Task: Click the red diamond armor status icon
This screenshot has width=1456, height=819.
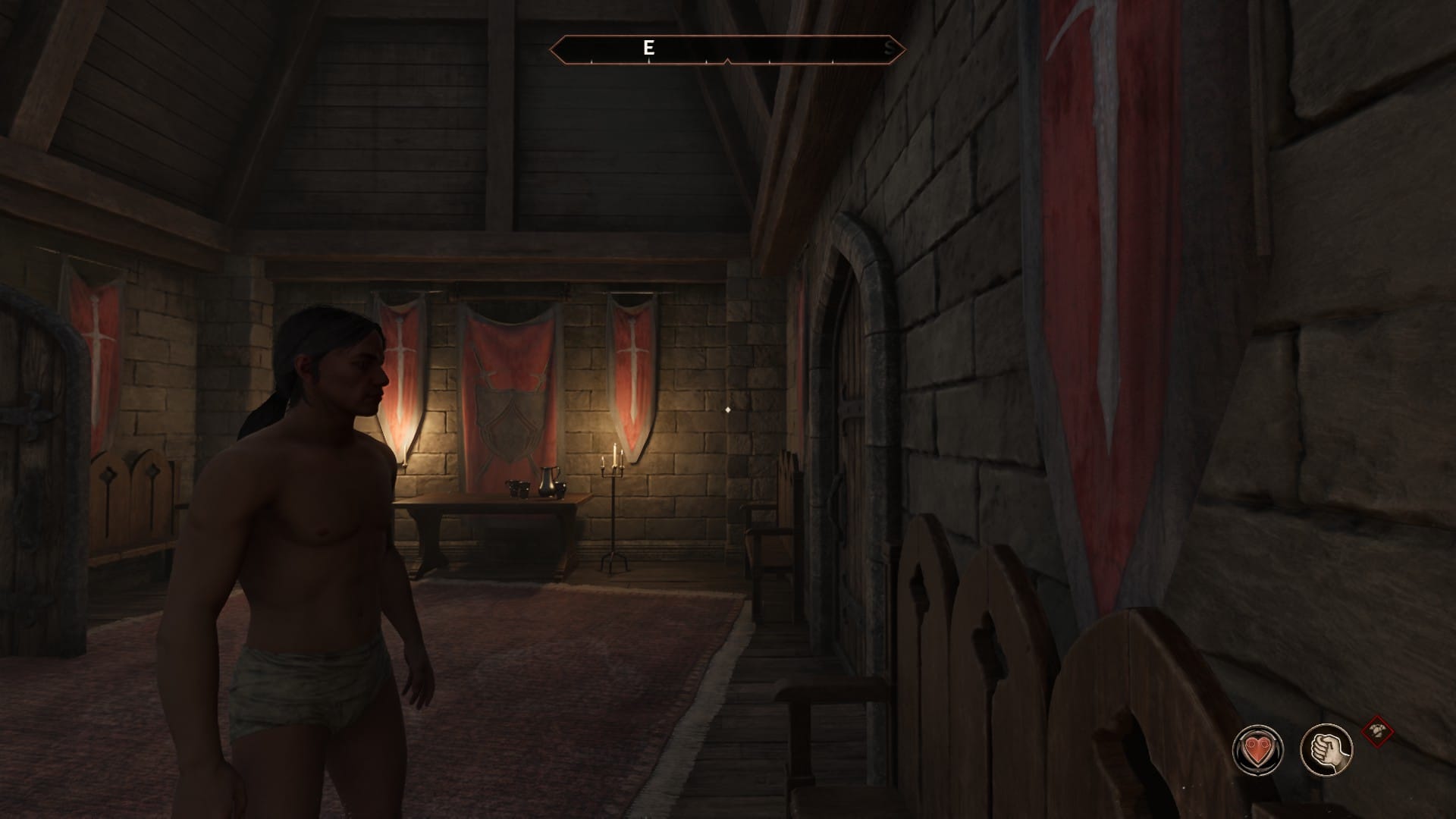Action: [x=1378, y=733]
